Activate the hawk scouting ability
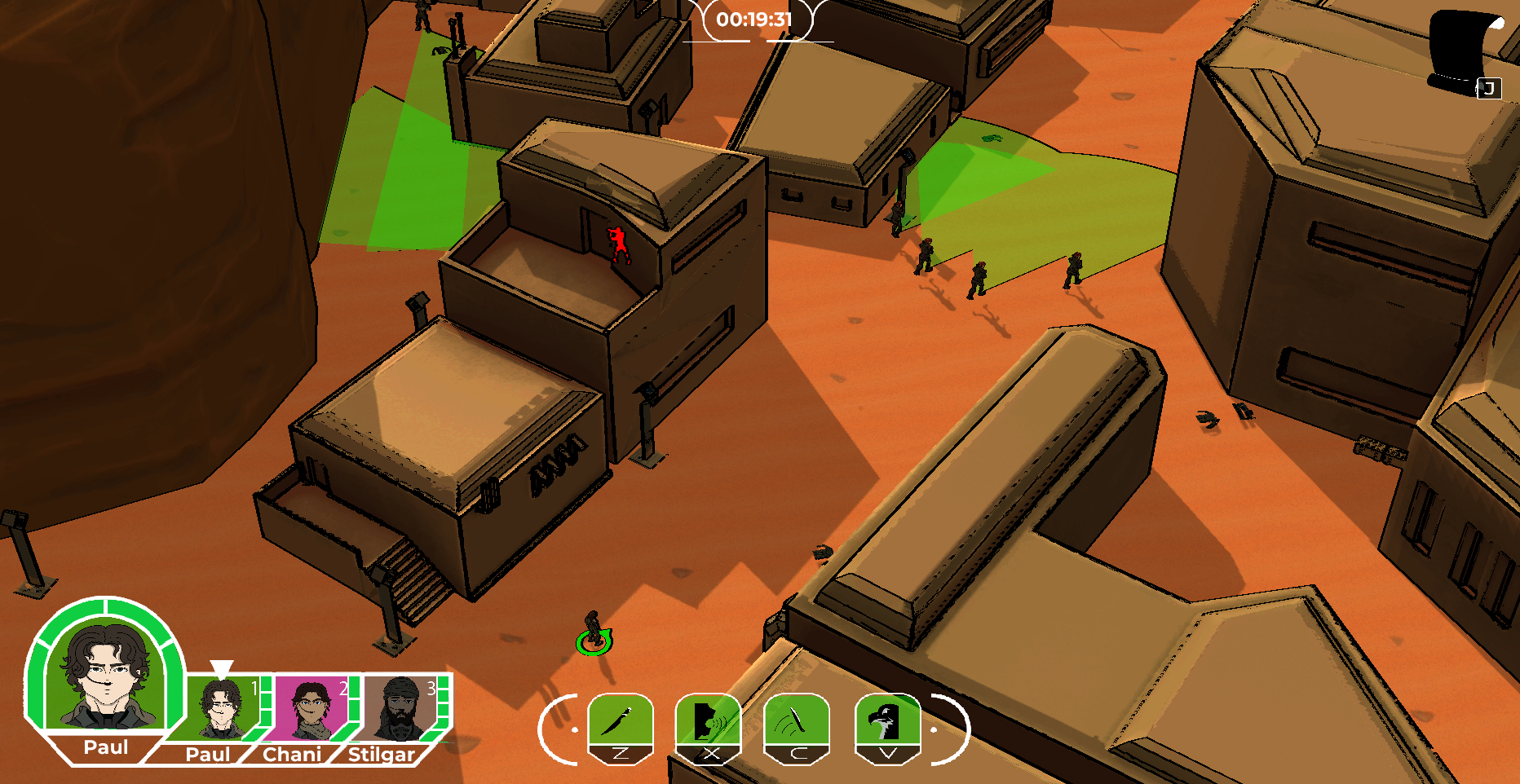1520x784 pixels. [x=887, y=720]
